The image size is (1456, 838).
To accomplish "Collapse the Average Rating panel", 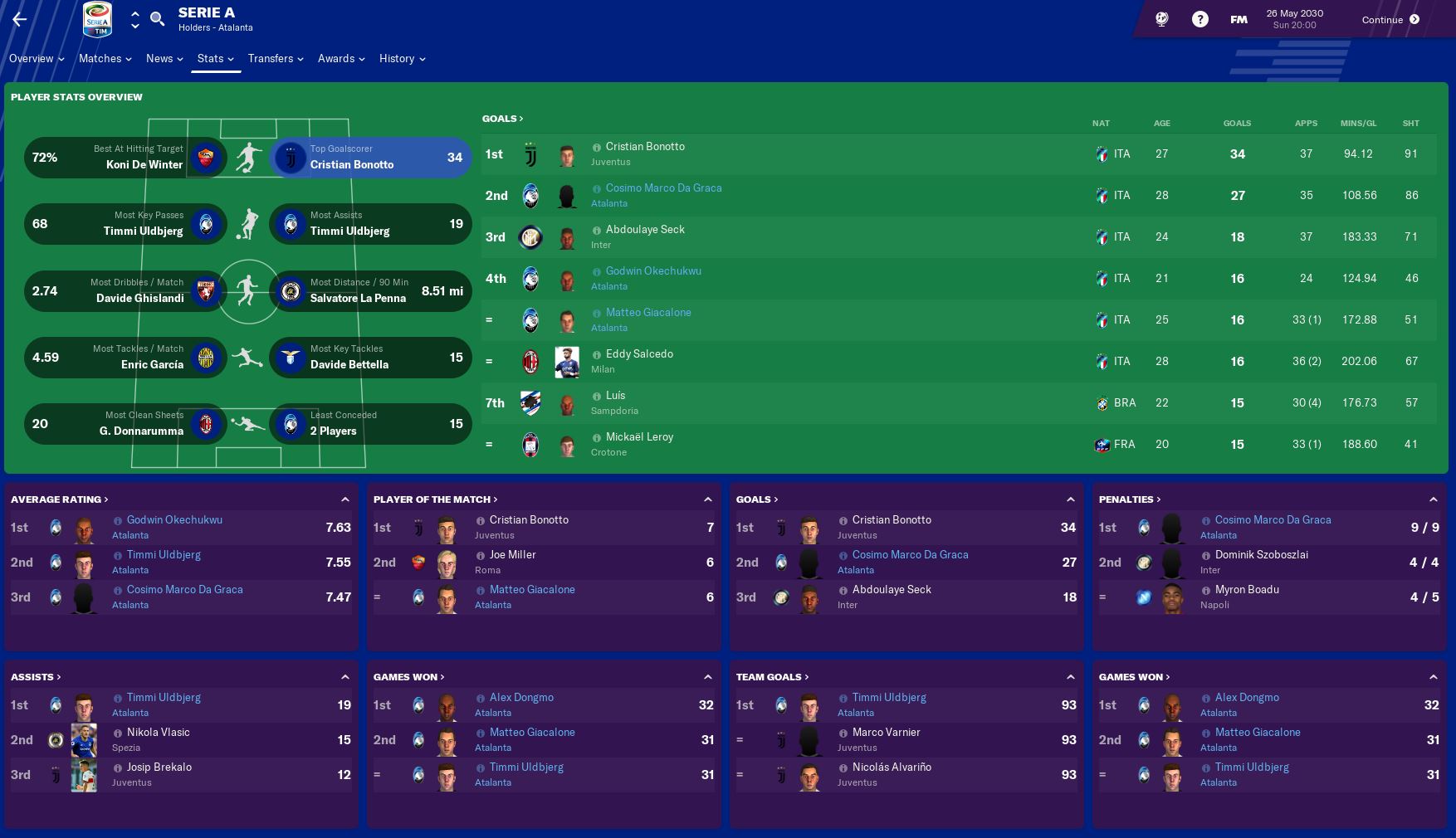I will [x=345, y=499].
